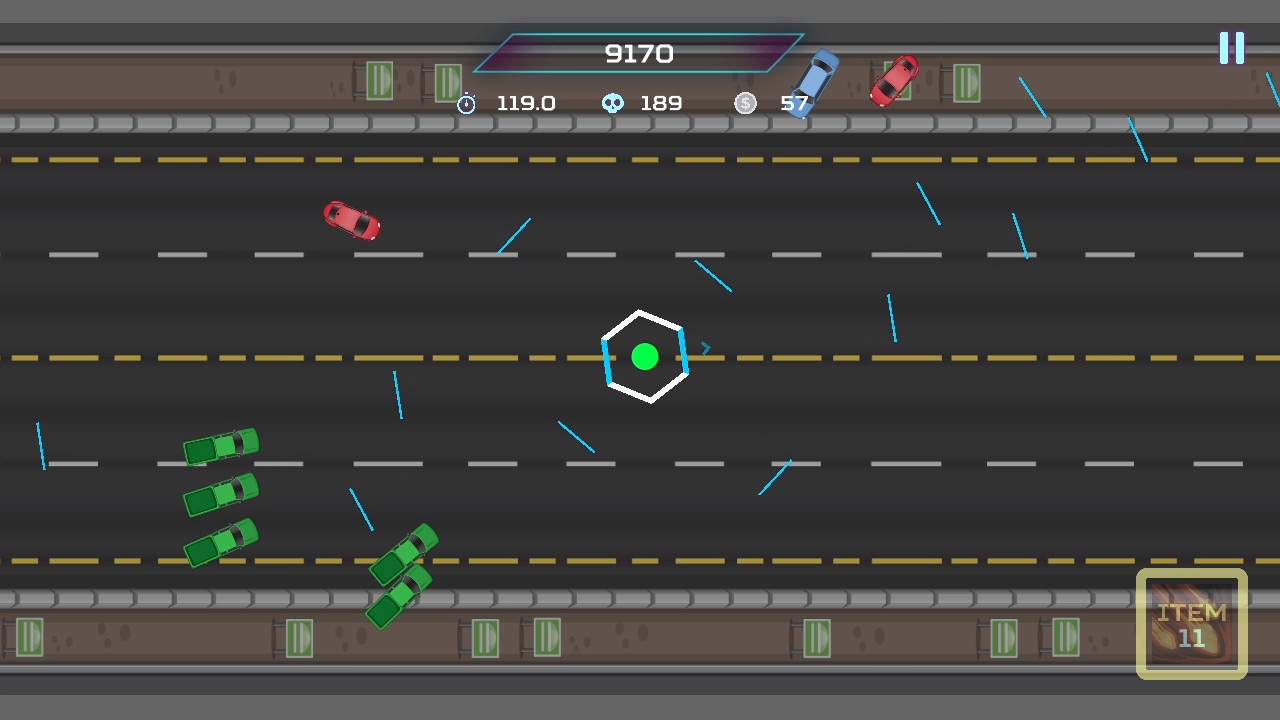Tap the score banner showing 9170
This screenshot has width=1280, height=720.
click(x=638, y=54)
